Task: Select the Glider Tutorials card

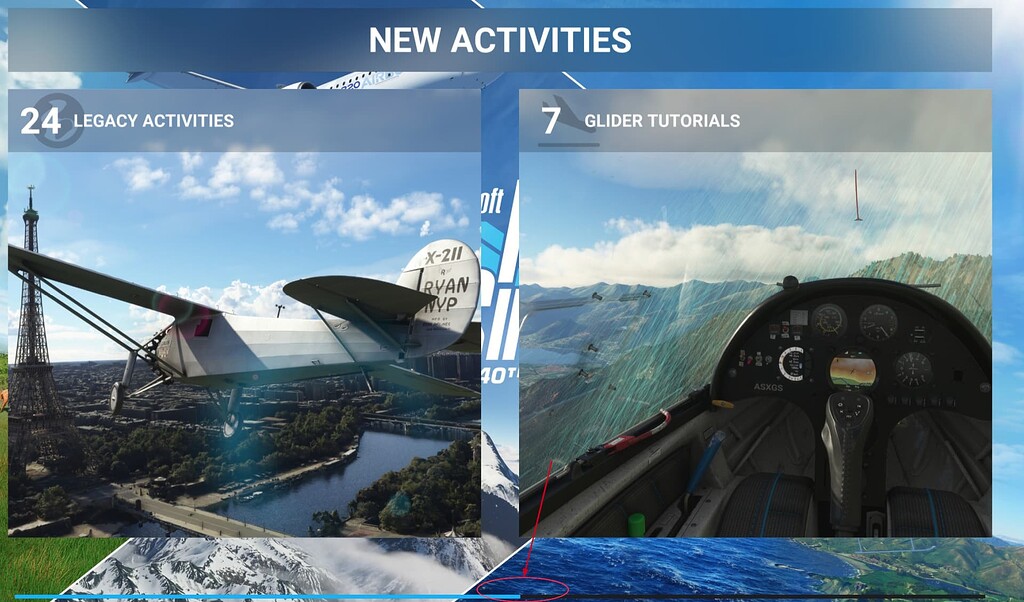Action: point(755,313)
